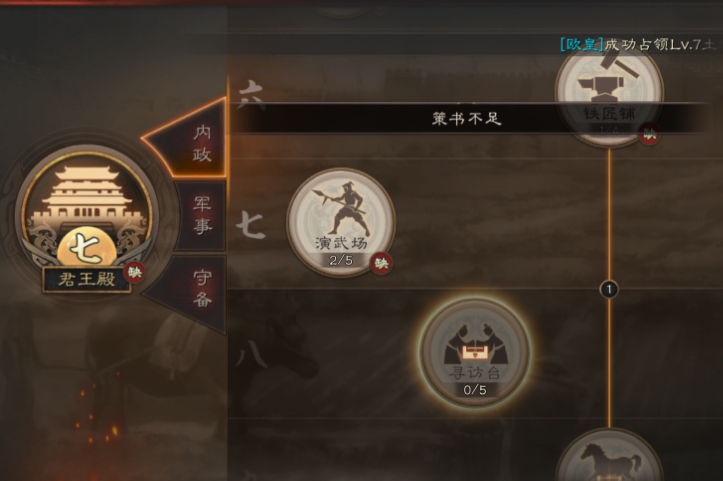Open the 军事 tab
Viewport: 723px width, 481px height.
point(202,215)
